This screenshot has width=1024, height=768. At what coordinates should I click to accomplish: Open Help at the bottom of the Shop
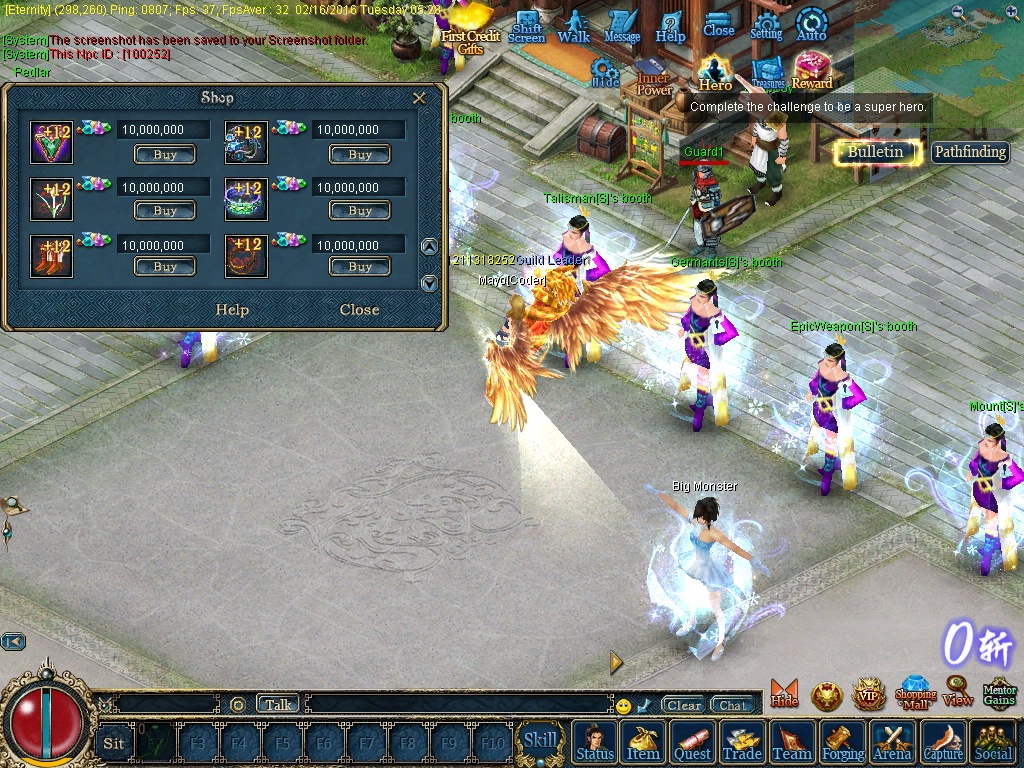click(232, 310)
